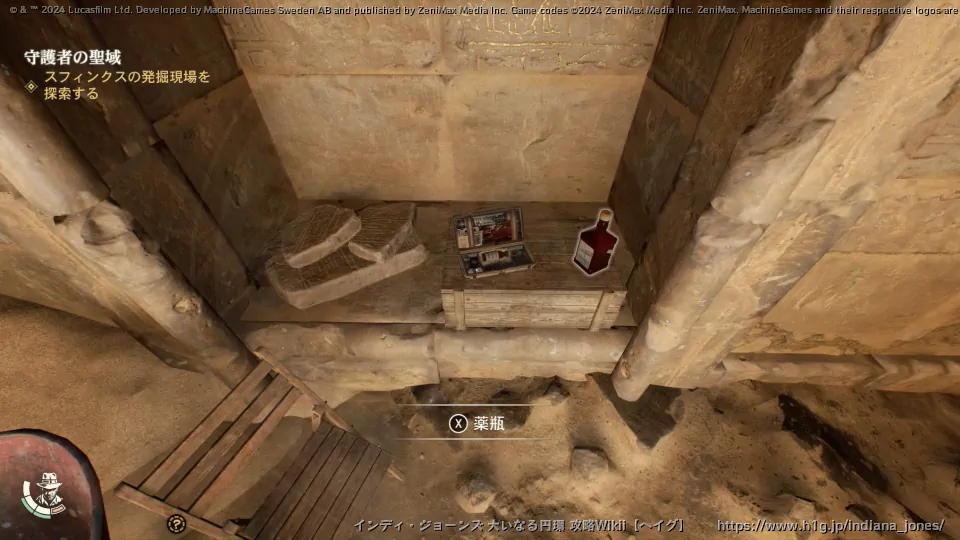The width and height of the screenshot is (960, 540).
Task: Click the Indiana Jones portrait status icon
Action: [x=47, y=494]
